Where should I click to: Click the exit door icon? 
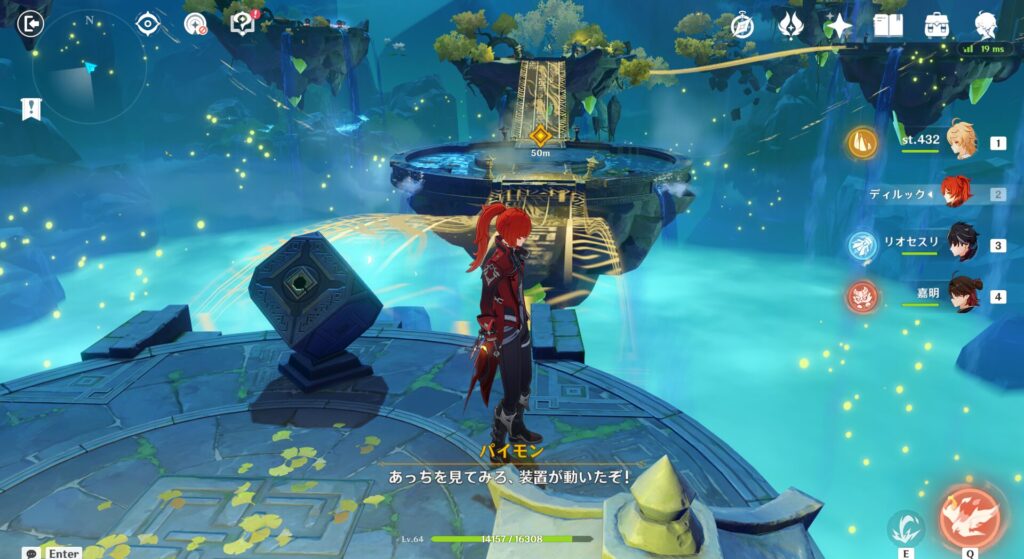33,23
